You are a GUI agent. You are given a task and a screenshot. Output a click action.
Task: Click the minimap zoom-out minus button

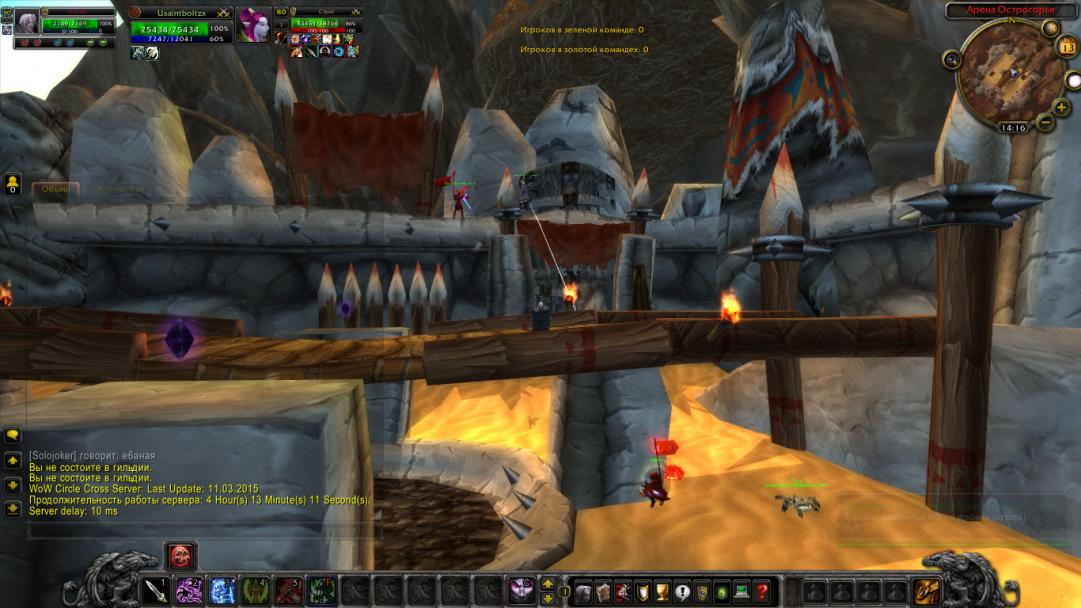1046,122
